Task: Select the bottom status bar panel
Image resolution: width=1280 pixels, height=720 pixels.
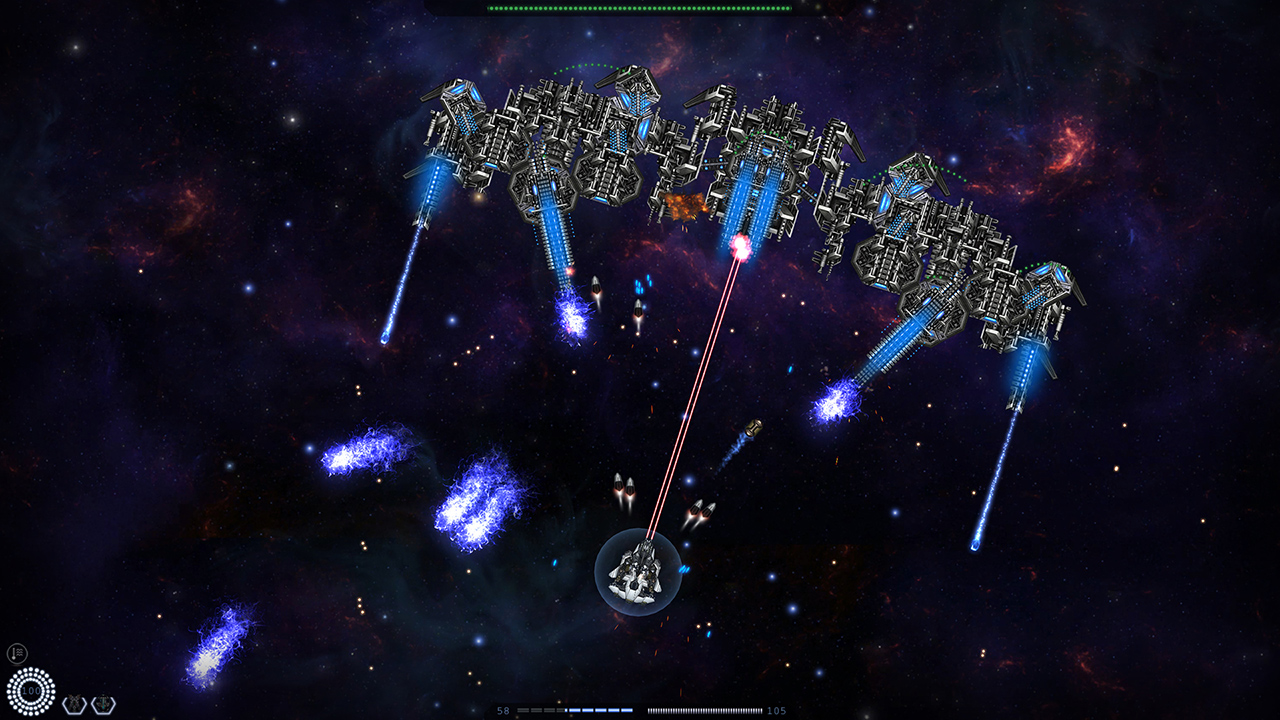Action: click(x=640, y=710)
